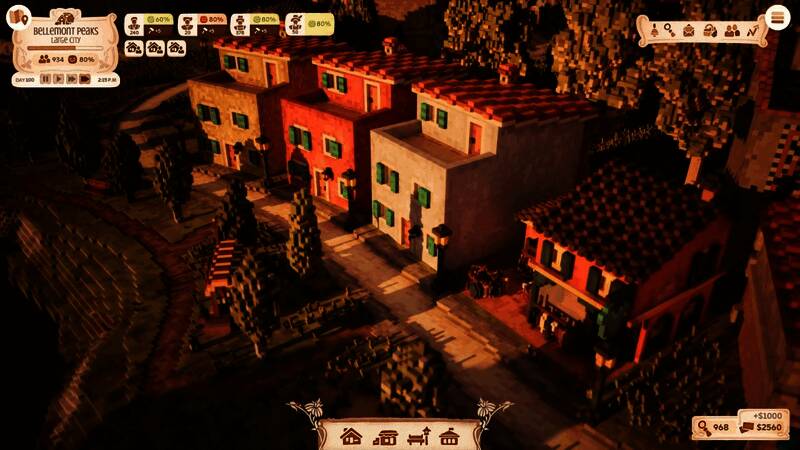Image resolution: width=800 pixels, height=450 pixels.
Task: Set game speed to fastest
Action: click(x=85, y=79)
